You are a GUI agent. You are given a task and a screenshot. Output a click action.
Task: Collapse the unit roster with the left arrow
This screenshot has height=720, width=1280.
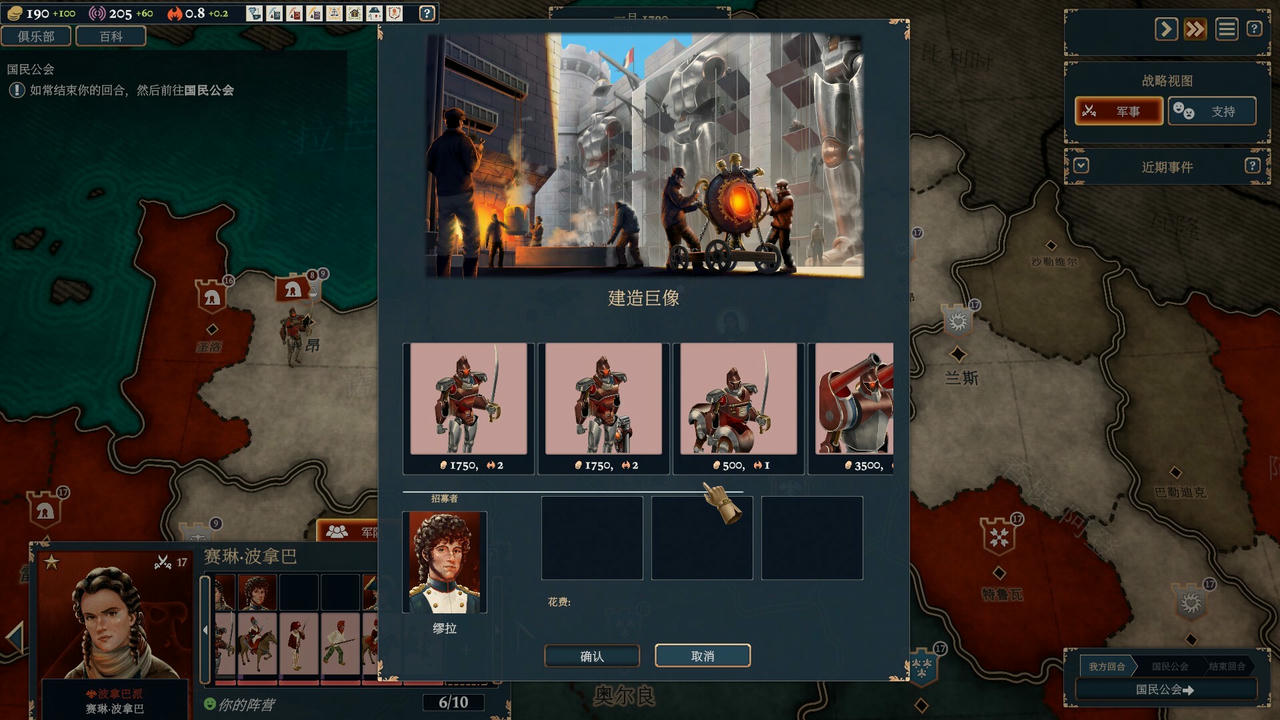tap(205, 629)
